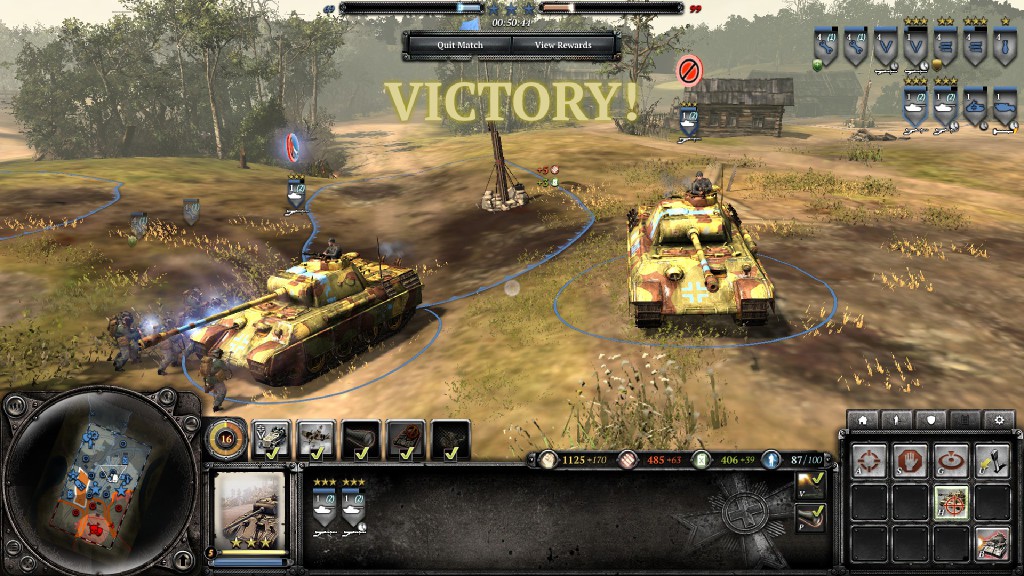The height and width of the screenshot is (576, 1024).
Task: Click the Quit Match button
Action: click(460, 45)
